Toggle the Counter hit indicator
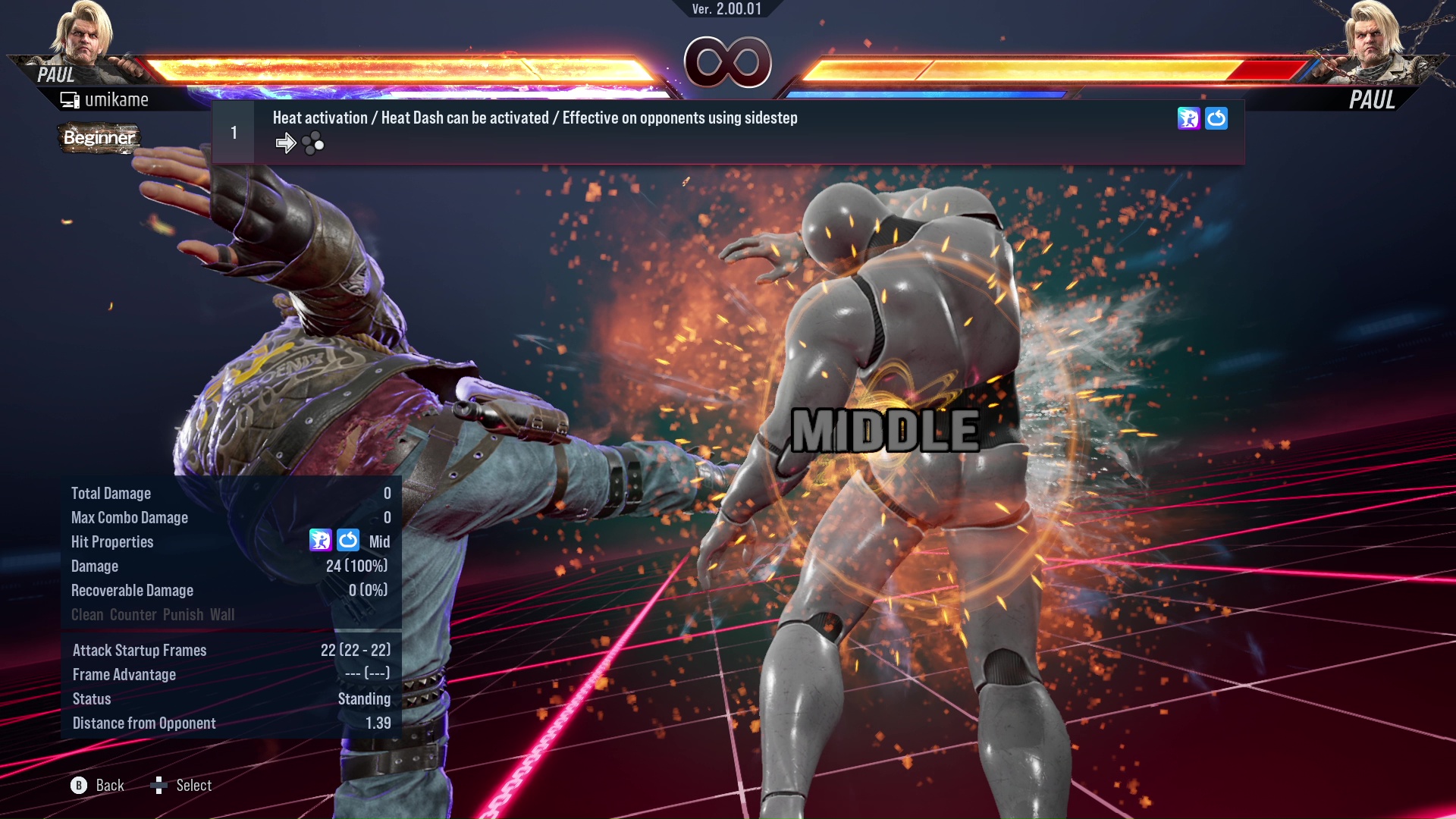The width and height of the screenshot is (1456, 819). [x=133, y=615]
